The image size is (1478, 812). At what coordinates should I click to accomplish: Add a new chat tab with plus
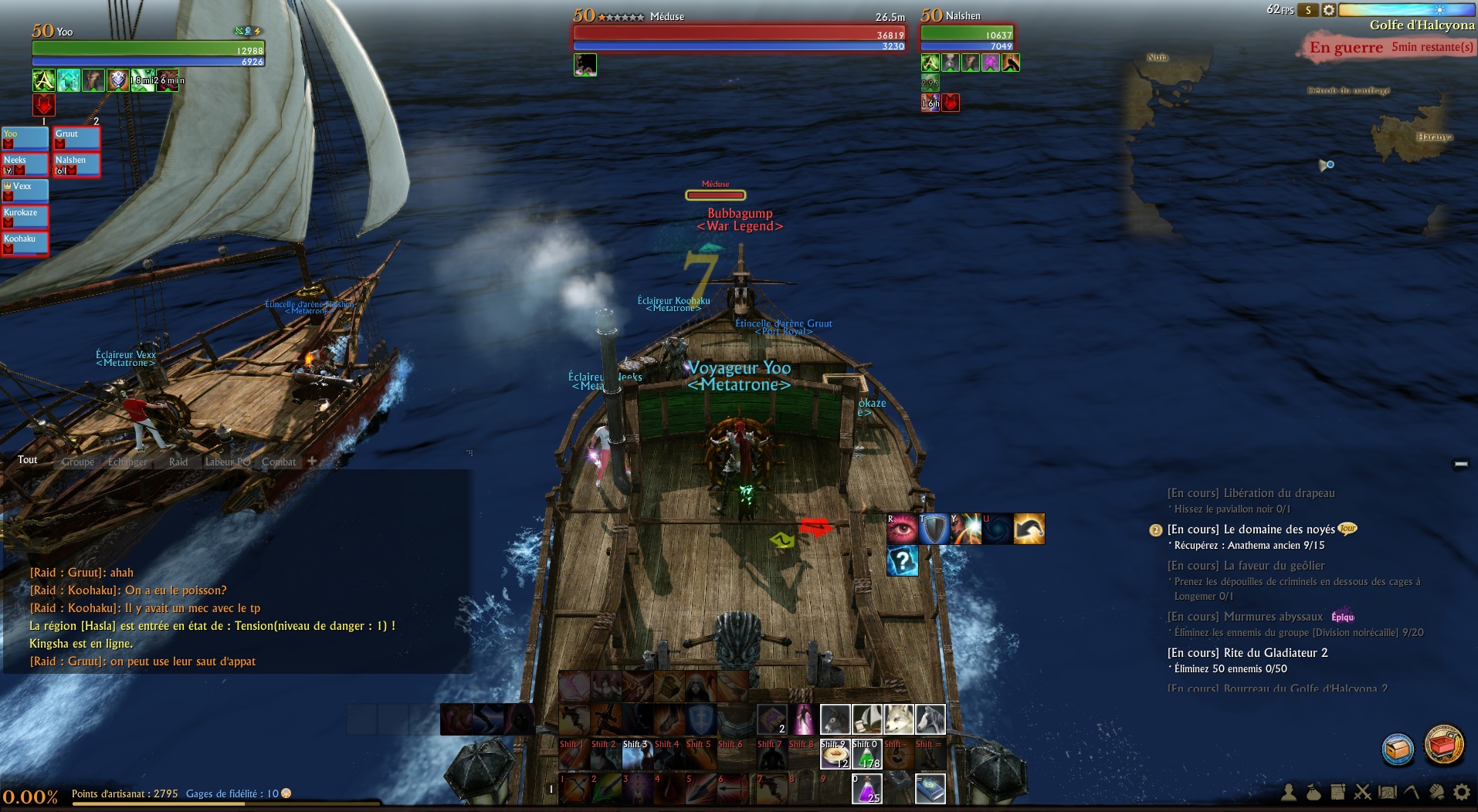coord(312,461)
